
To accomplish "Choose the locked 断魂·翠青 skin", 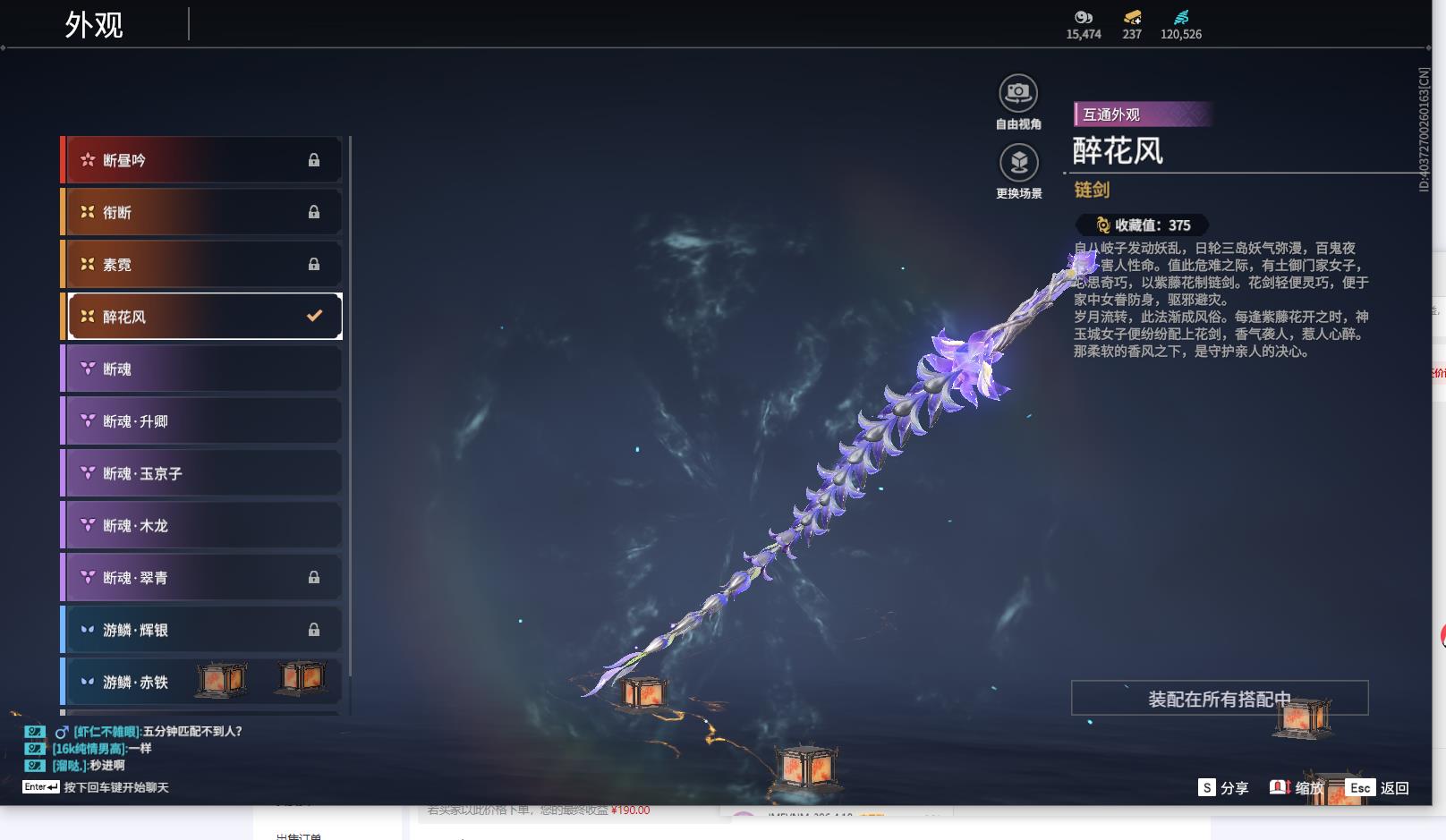I will pyautogui.click(x=202, y=578).
